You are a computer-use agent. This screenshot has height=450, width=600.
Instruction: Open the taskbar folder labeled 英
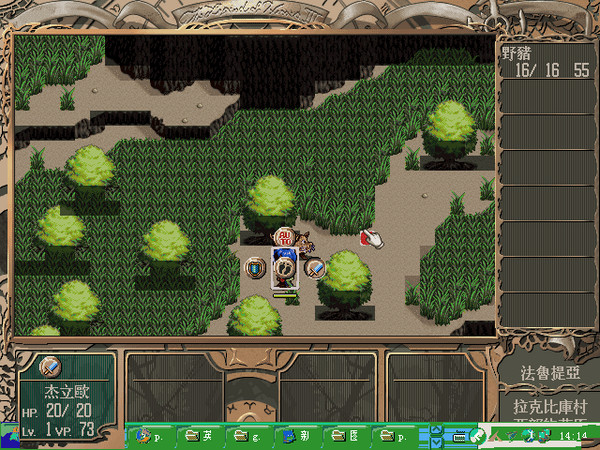tap(200, 435)
